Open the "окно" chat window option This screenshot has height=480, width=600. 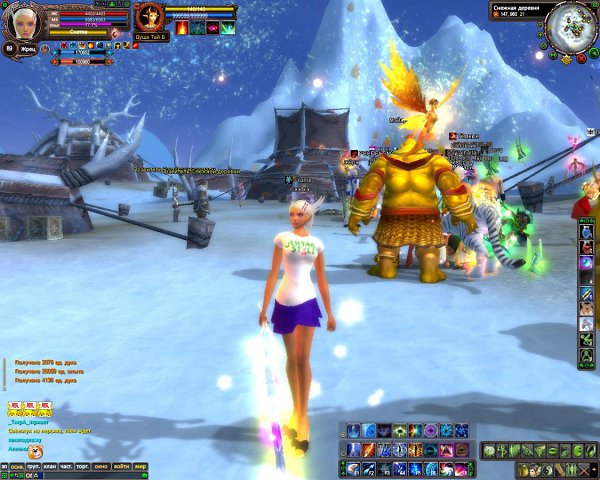(103, 466)
